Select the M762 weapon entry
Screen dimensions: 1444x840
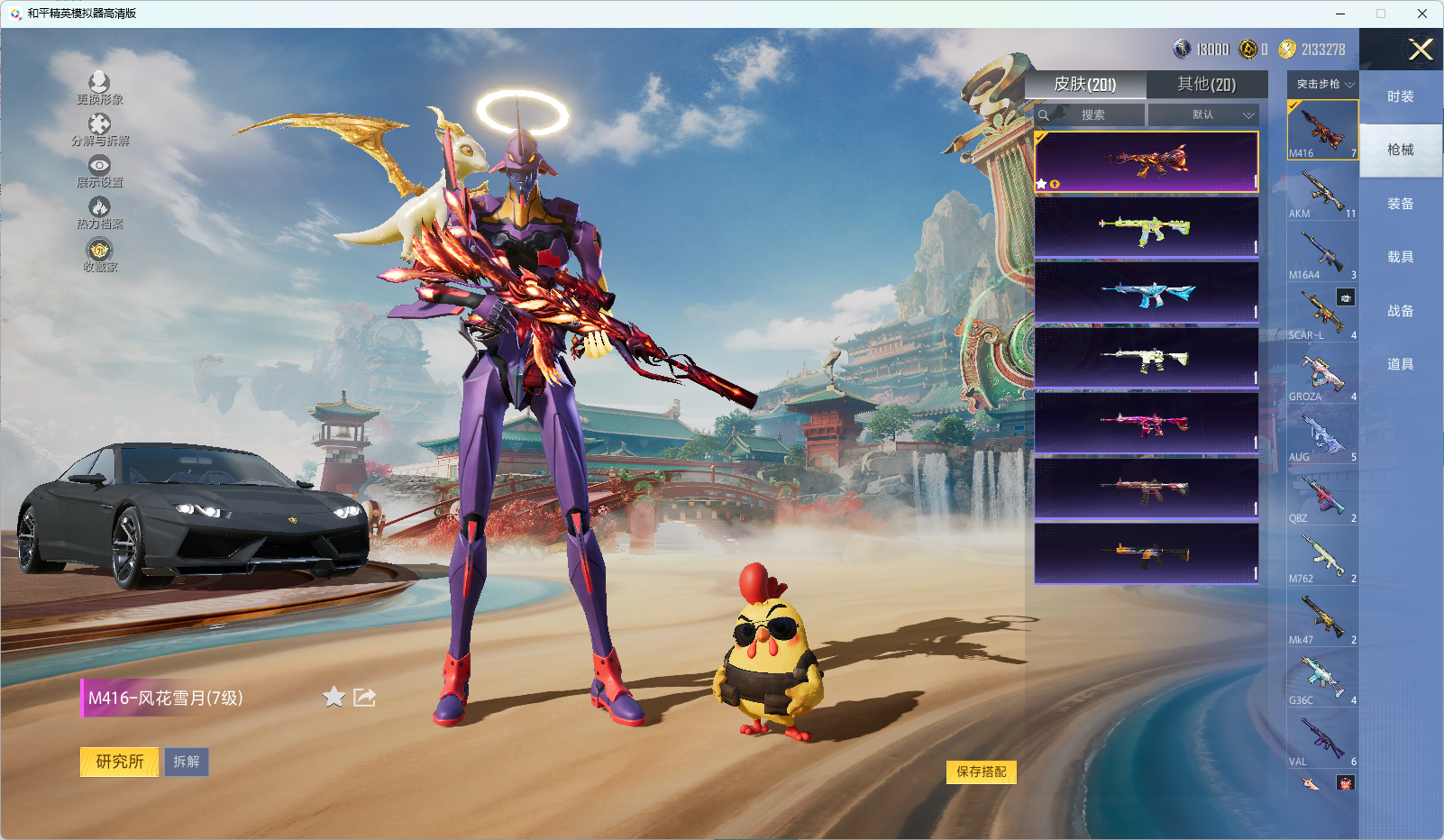(x=1322, y=556)
